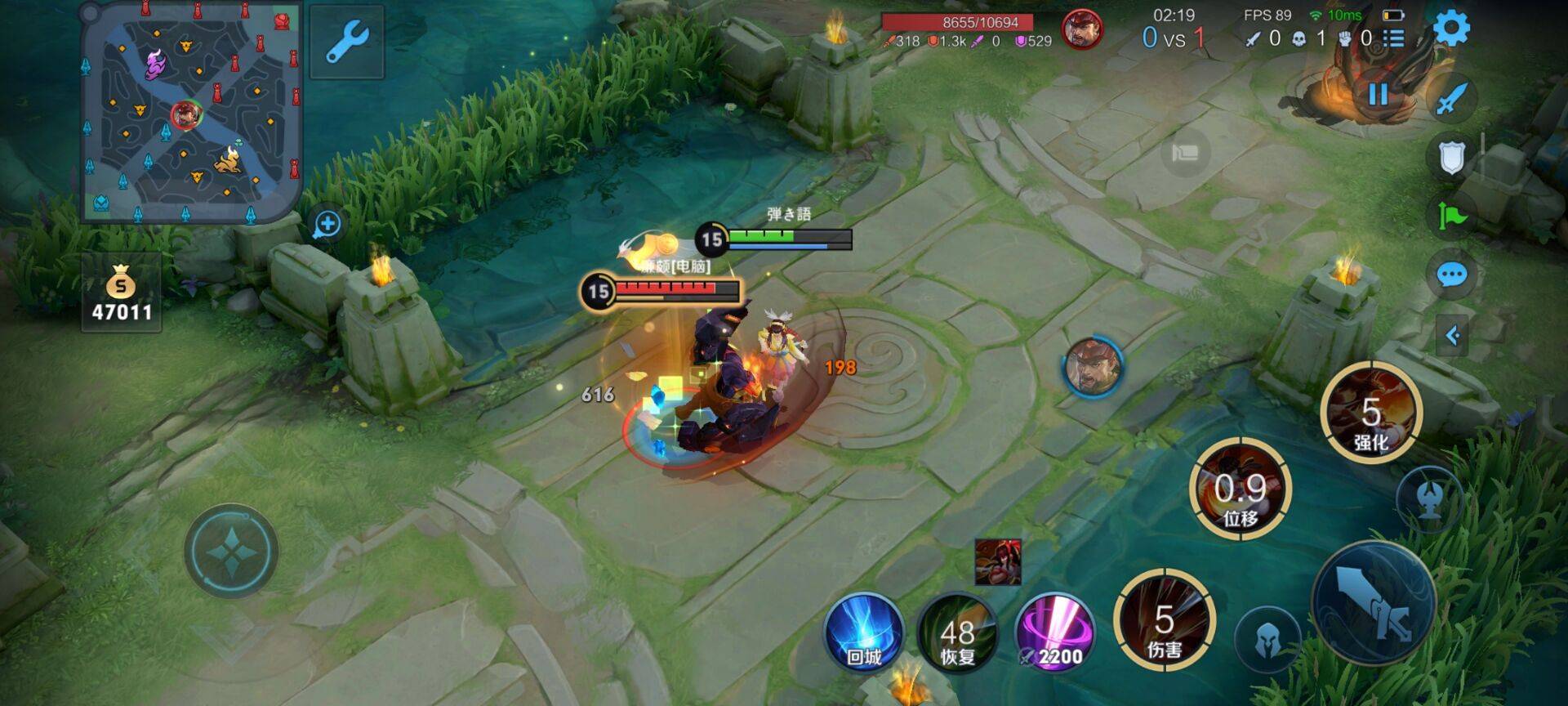1568x706 pixels.
Task: Send the sword attack signal
Action: [1451, 99]
